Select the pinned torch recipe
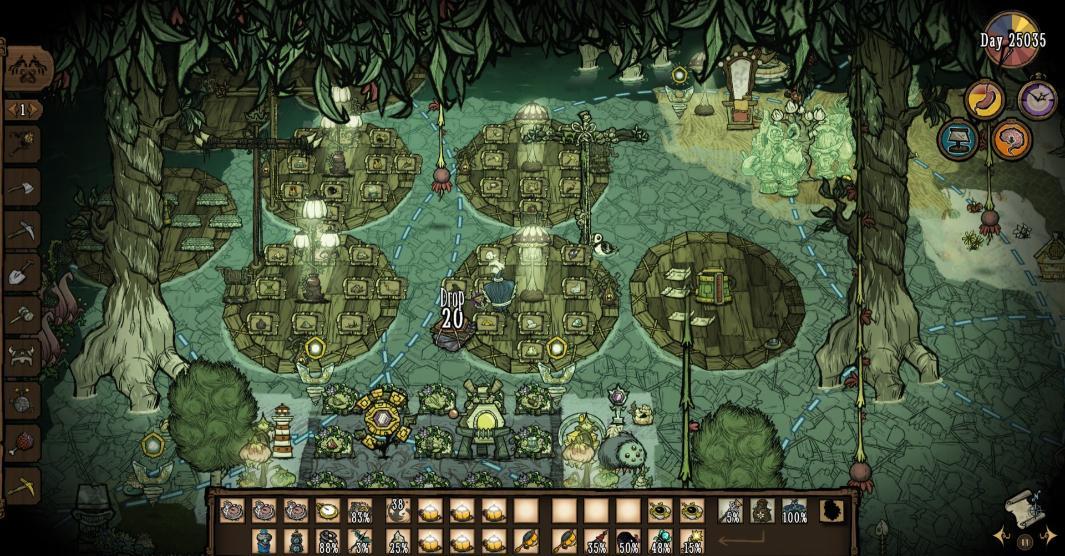Image resolution: width=1065 pixels, height=556 pixels. [22, 144]
